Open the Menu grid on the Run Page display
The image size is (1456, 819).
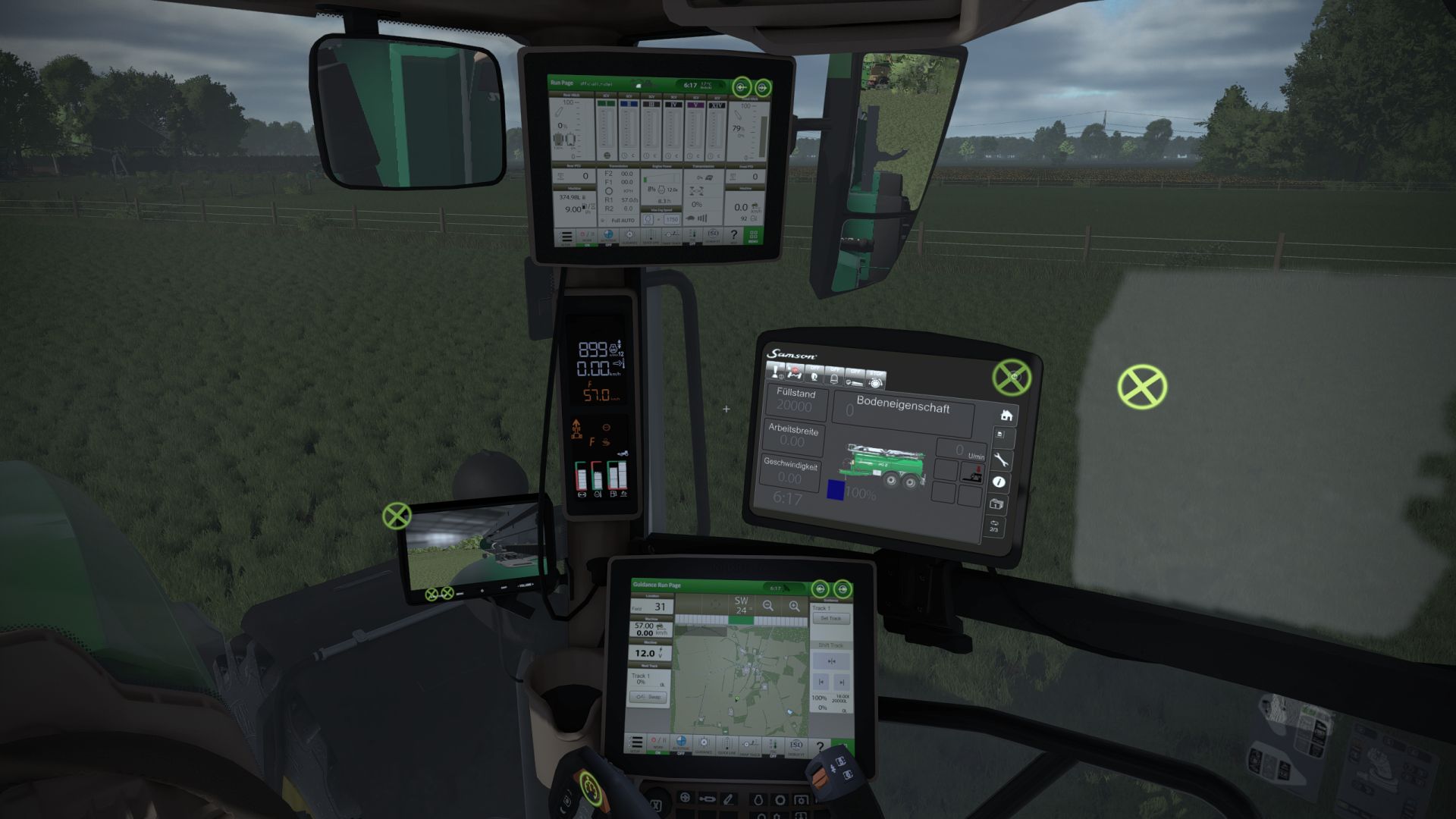pyautogui.click(x=754, y=237)
